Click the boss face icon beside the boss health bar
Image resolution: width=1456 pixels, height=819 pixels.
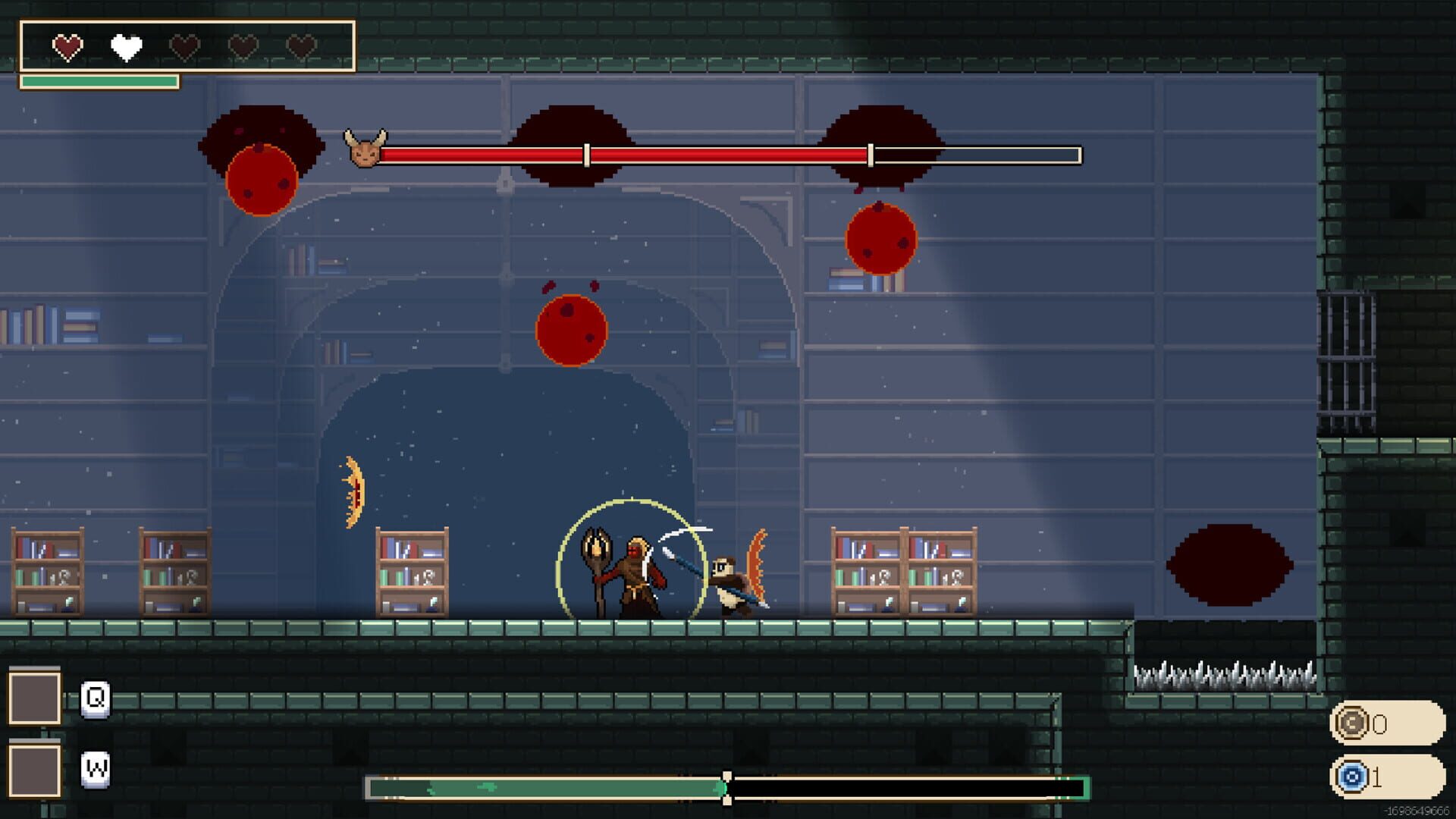tap(366, 149)
